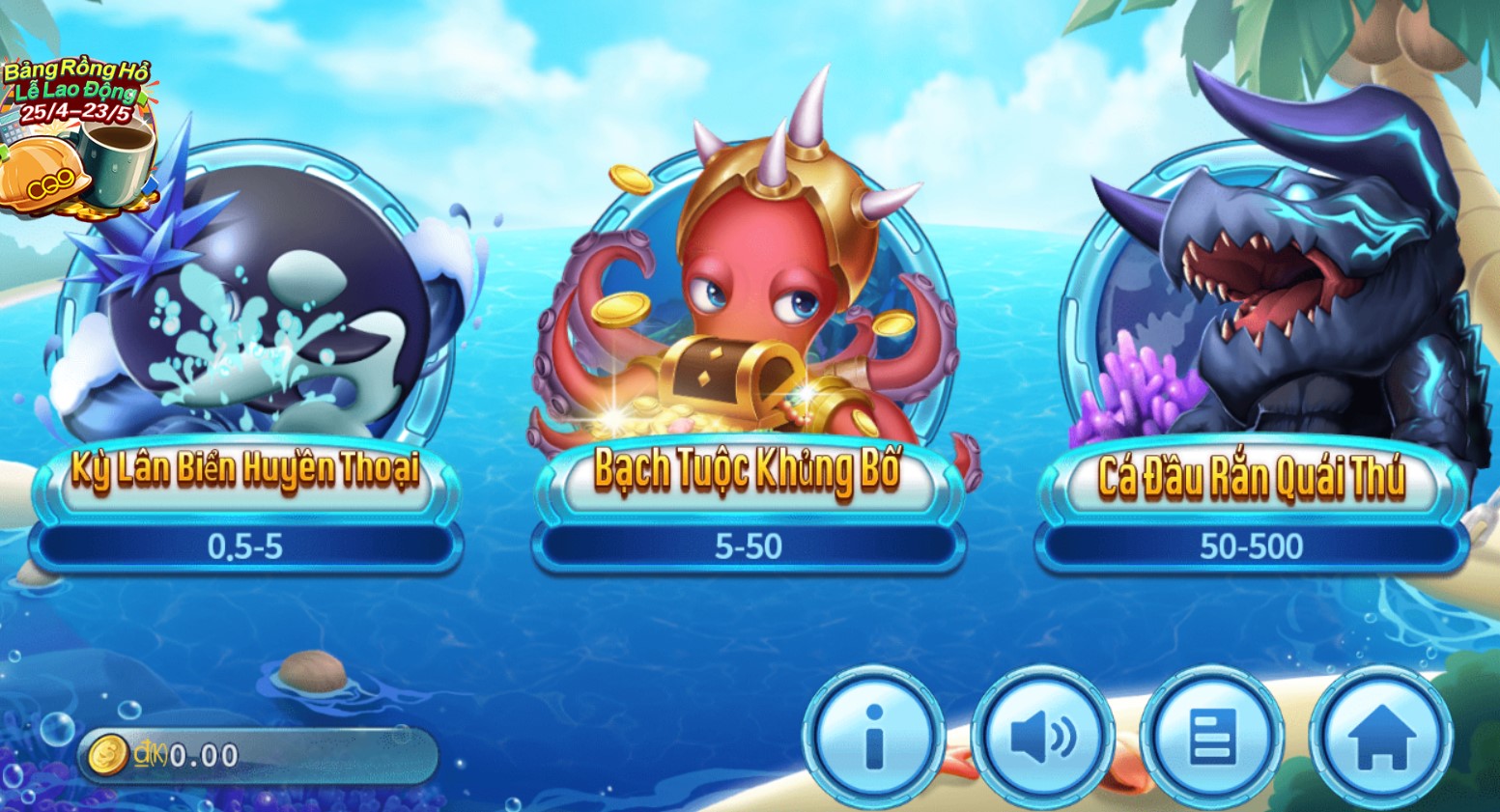Click the 5-50 bet range bar
Screen dimensions: 1500x812
pyautogui.click(x=749, y=546)
